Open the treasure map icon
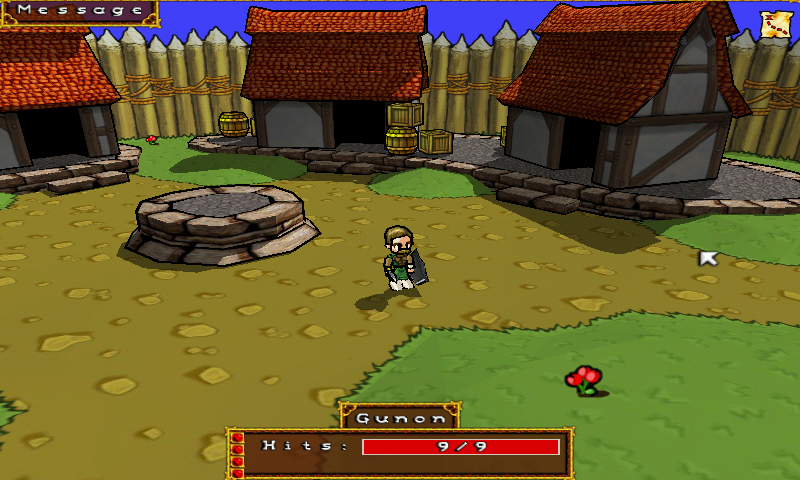 click(x=774, y=25)
